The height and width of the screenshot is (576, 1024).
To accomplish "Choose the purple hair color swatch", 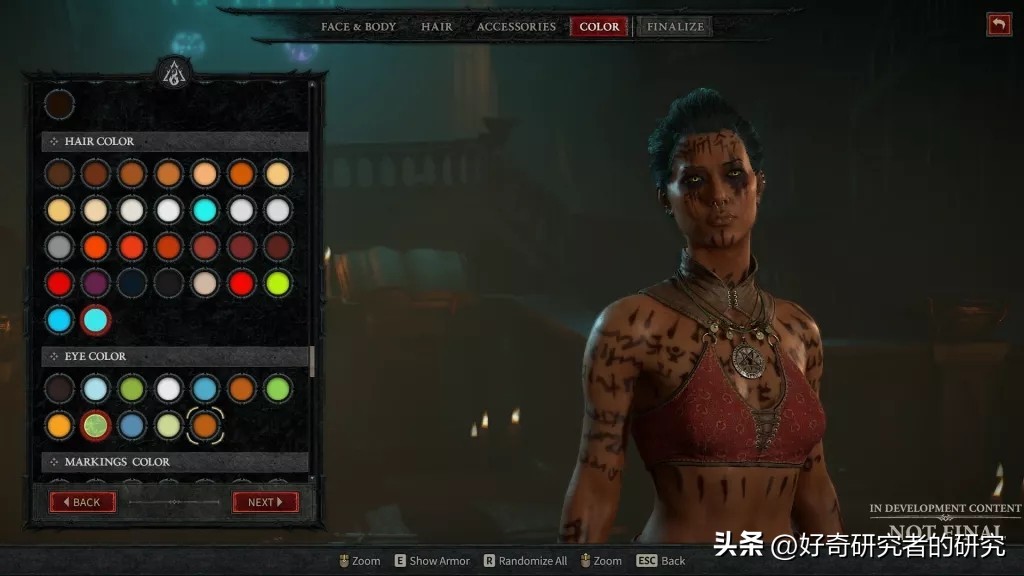I will [95, 283].
